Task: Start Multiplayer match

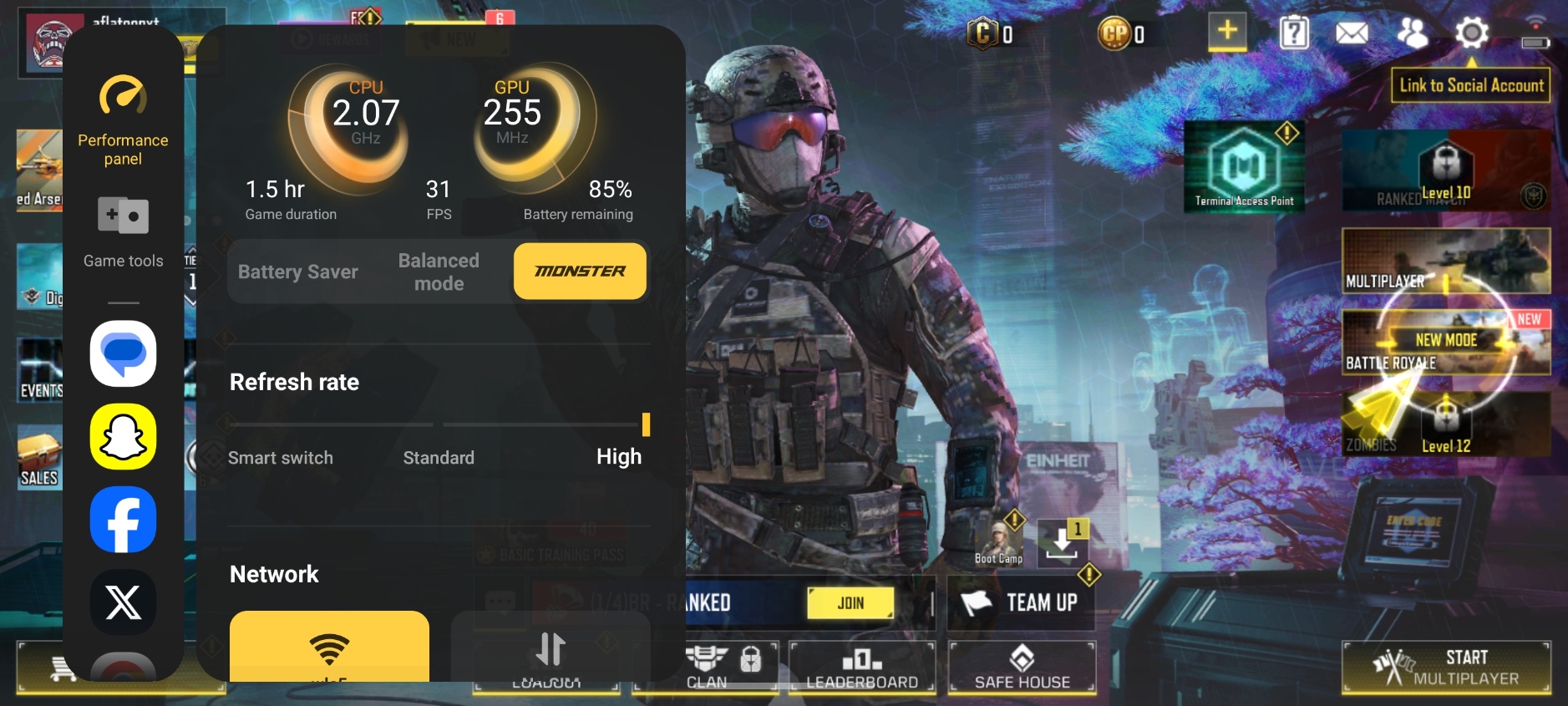Action: click(1447, 668)
